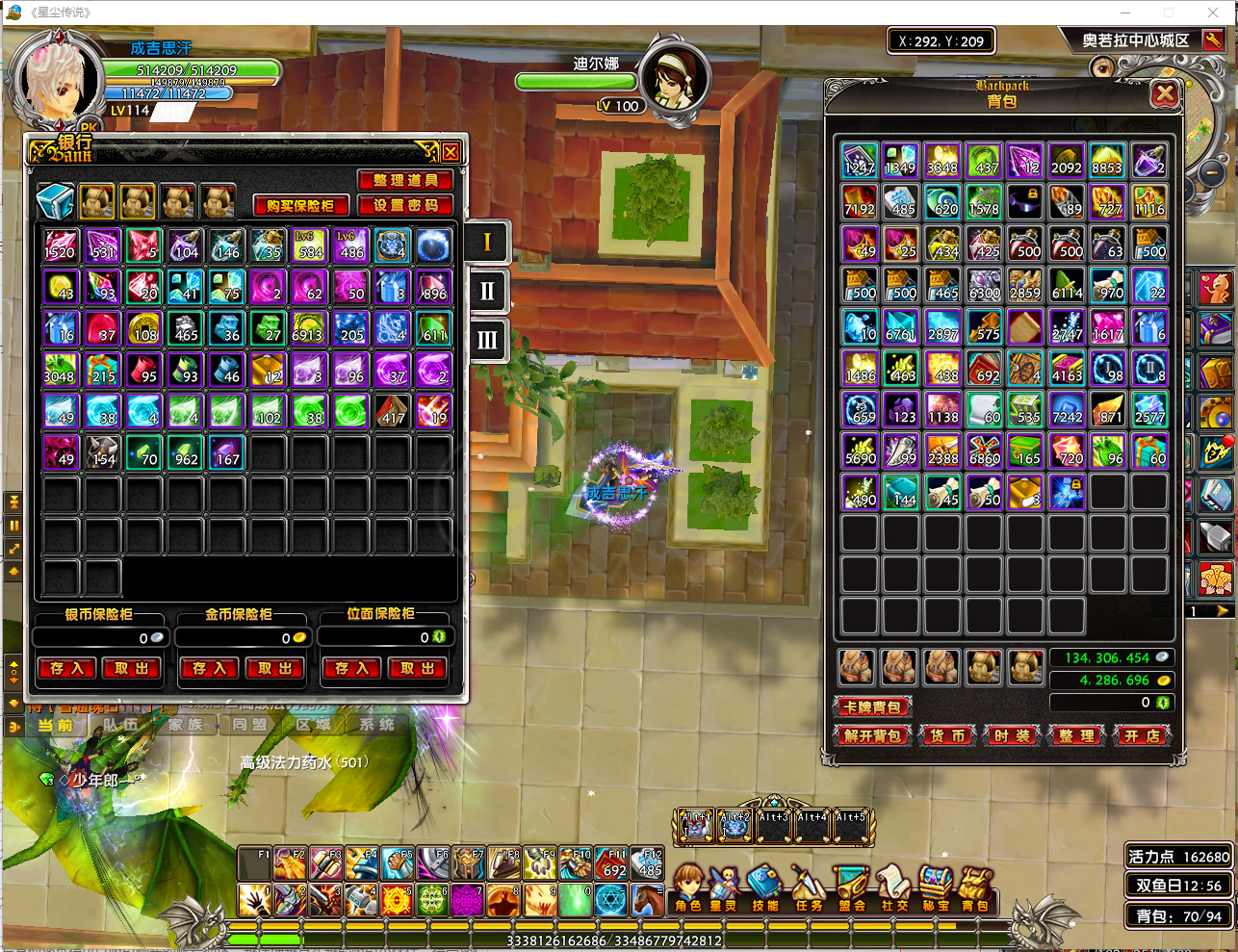The width and height of the screenshot is (1238, 952).
Task: Open a shop with 开店 button
Action: click(x=1142, y=736)
